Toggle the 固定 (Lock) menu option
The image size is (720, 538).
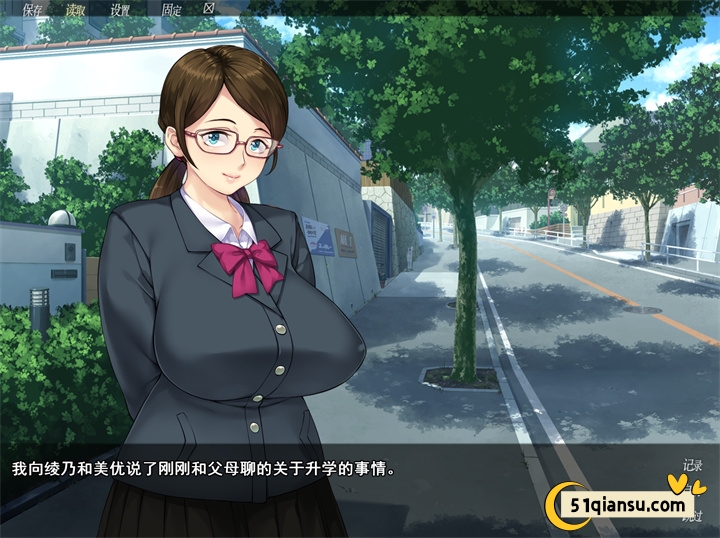pos(171,9)
